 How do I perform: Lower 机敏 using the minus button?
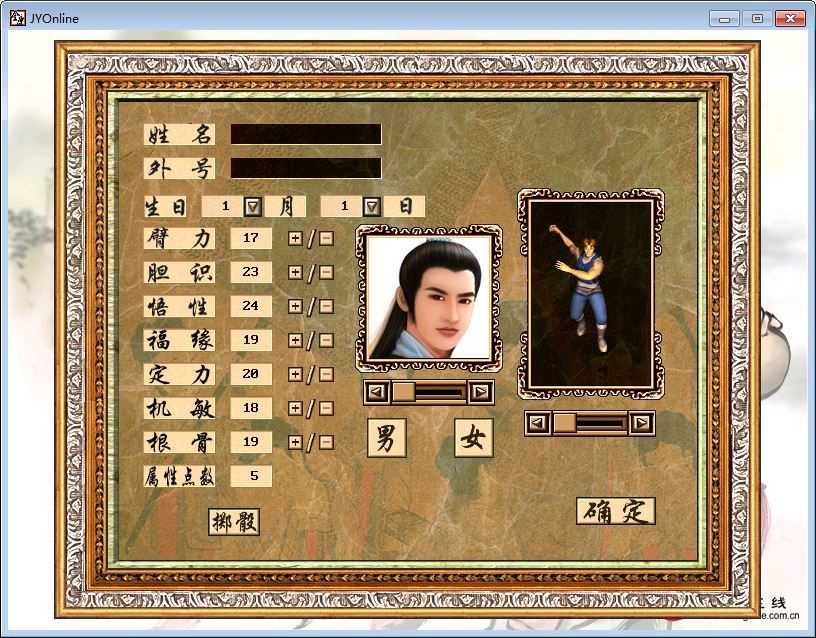[x=326, y=408]
